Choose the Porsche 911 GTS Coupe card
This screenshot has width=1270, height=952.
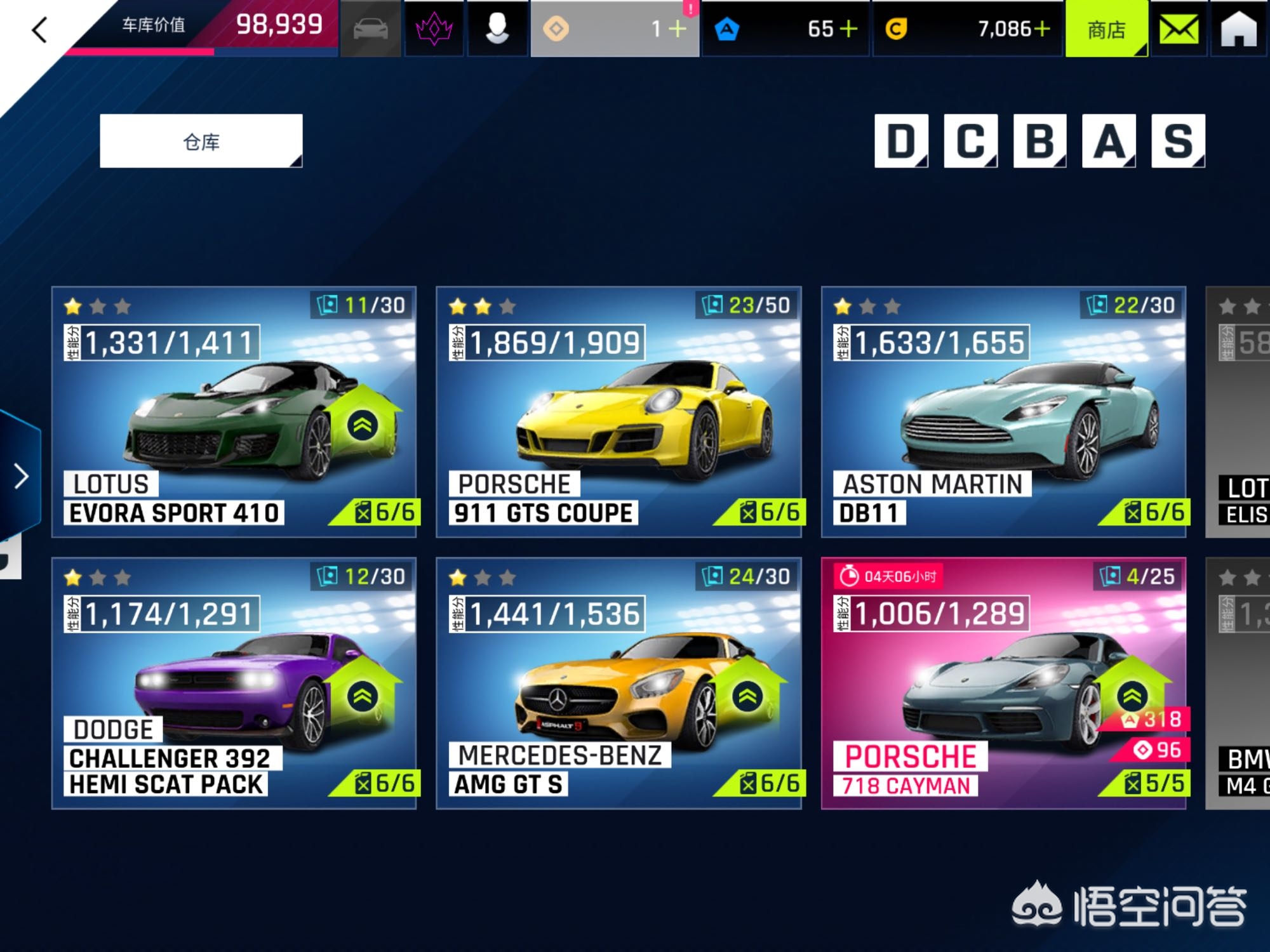618,412
